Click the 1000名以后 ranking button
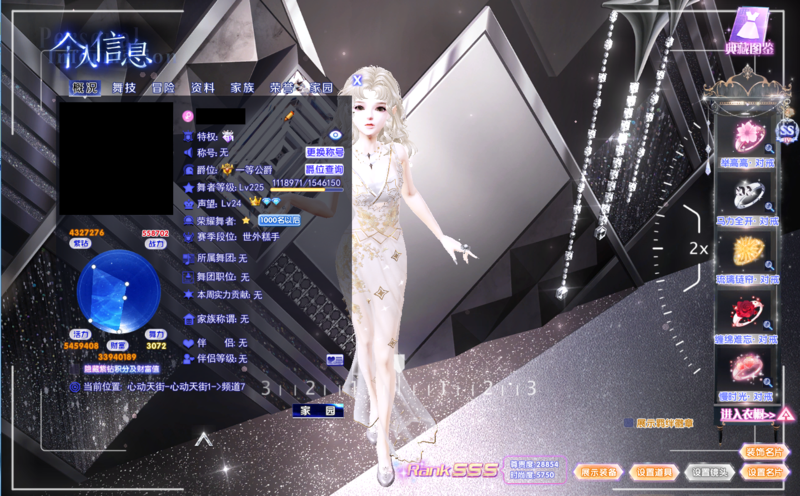The width and height of the screenshot is (800, 496). point(279,220)
